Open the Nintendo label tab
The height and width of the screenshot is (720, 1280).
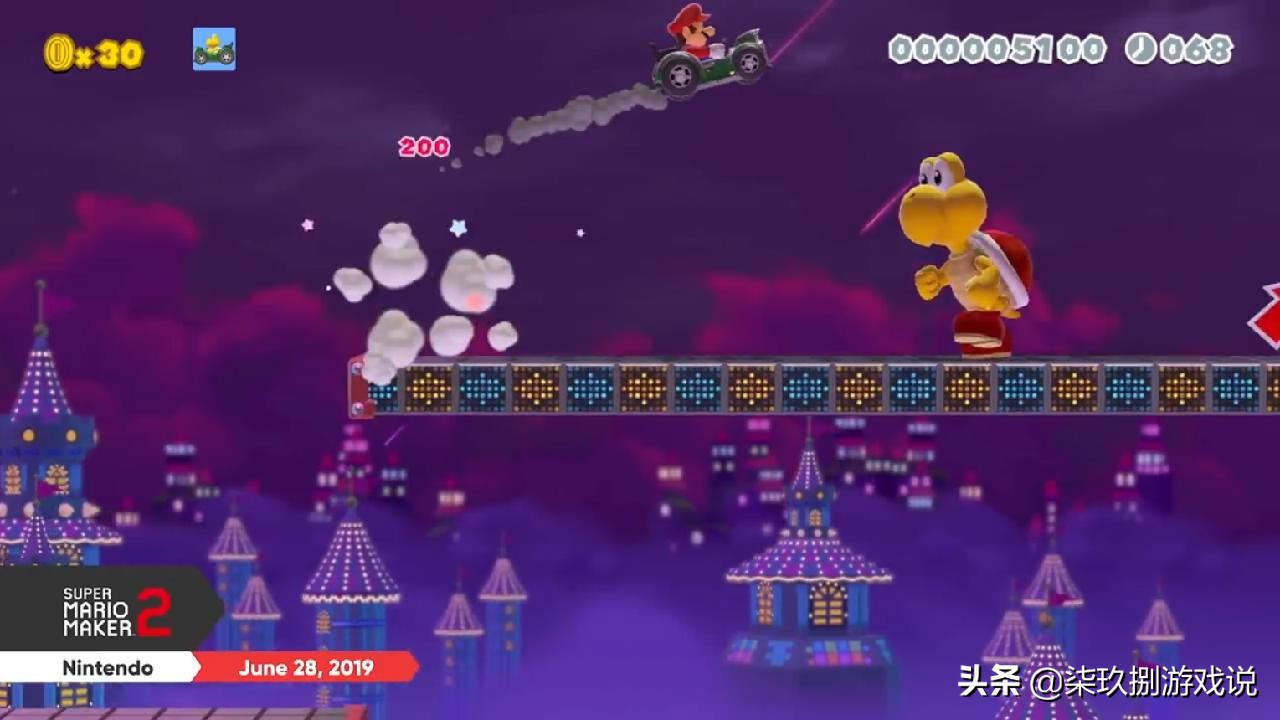coord(110,669)
